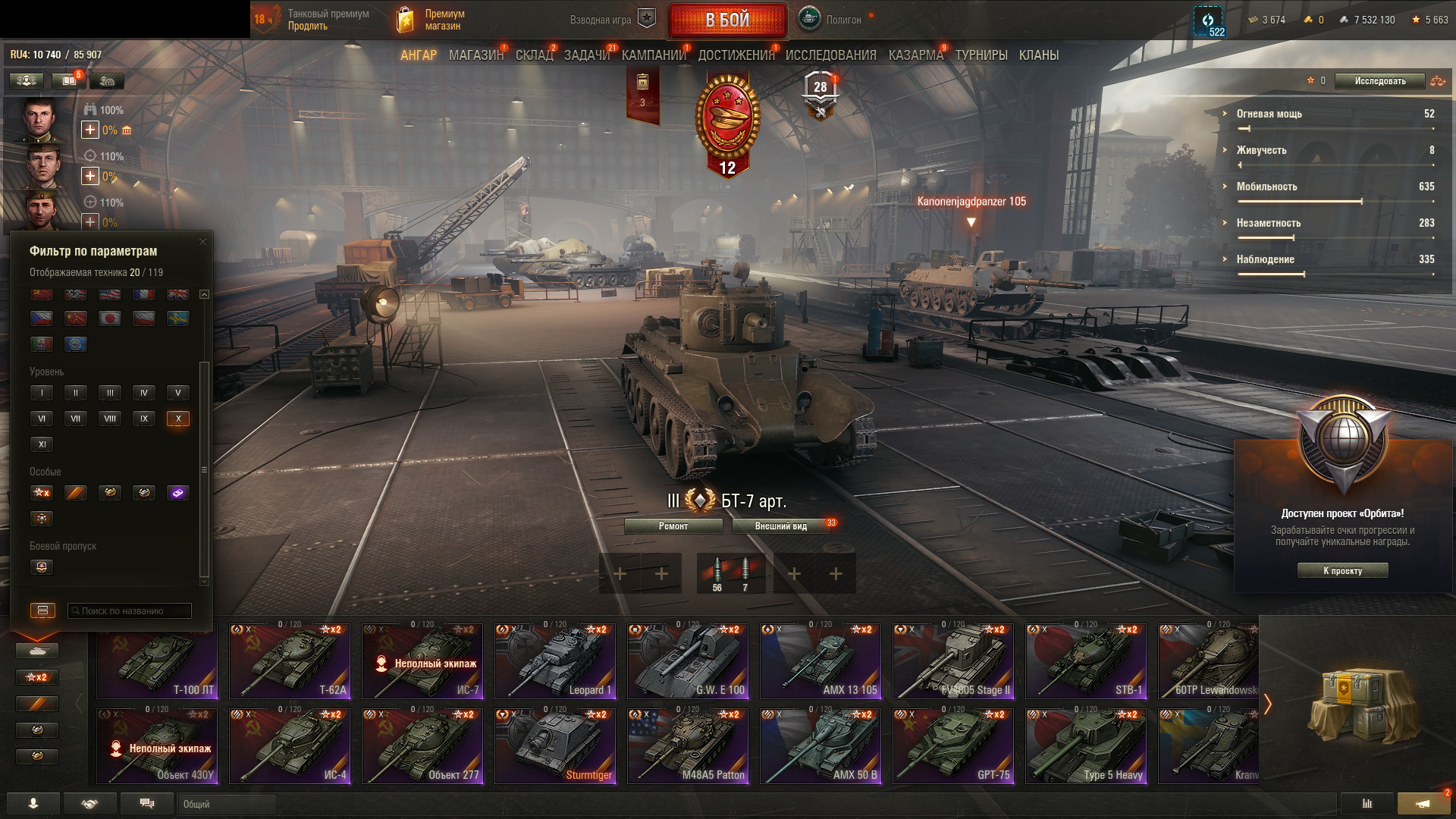The width and height of the screenshot is (1456, 819).
Task: Select the Leopard 1 tank
Action: (x=555, y=661)
